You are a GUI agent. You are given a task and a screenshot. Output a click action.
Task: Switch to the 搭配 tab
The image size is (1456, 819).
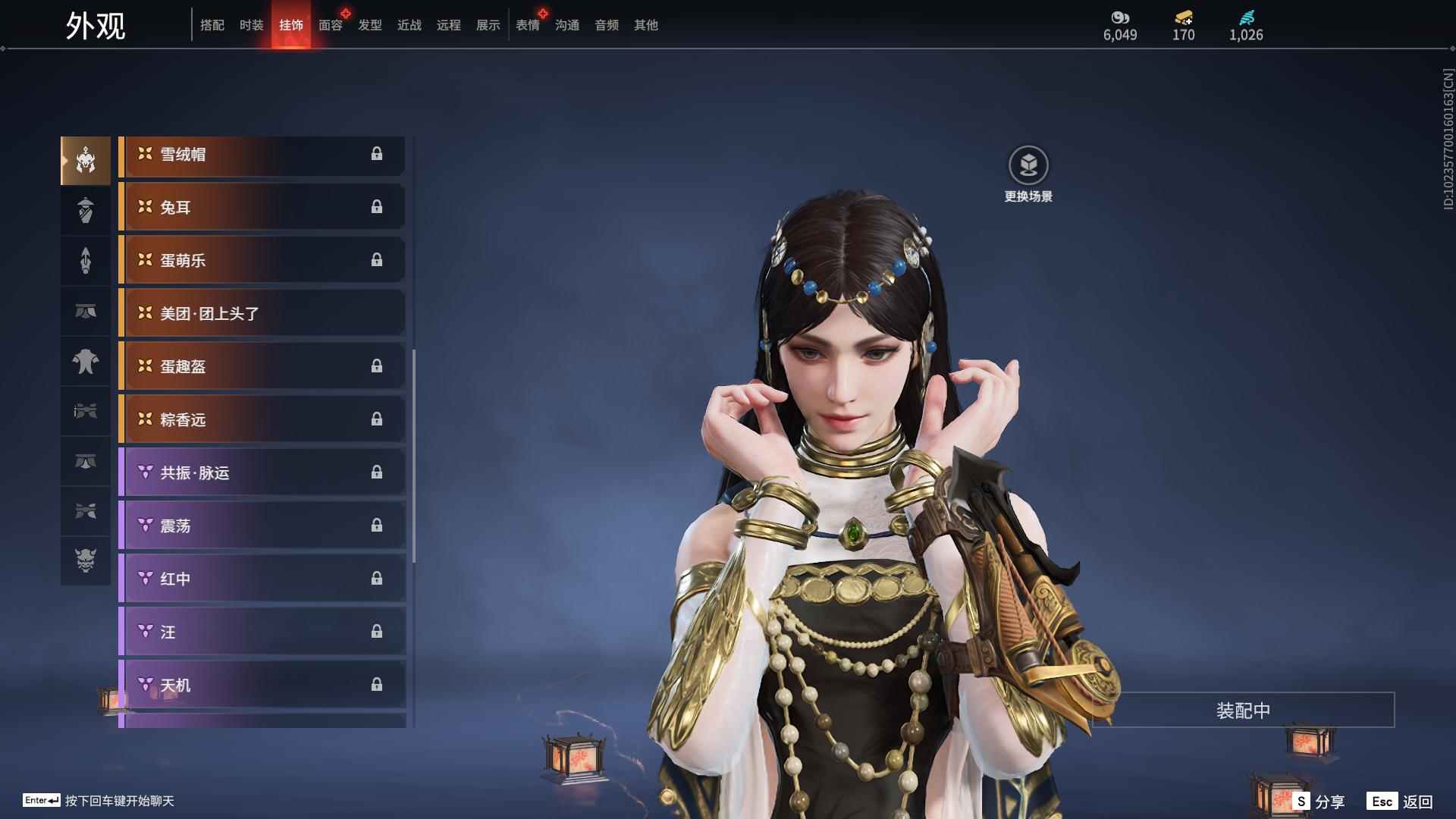tap(212, 25)
